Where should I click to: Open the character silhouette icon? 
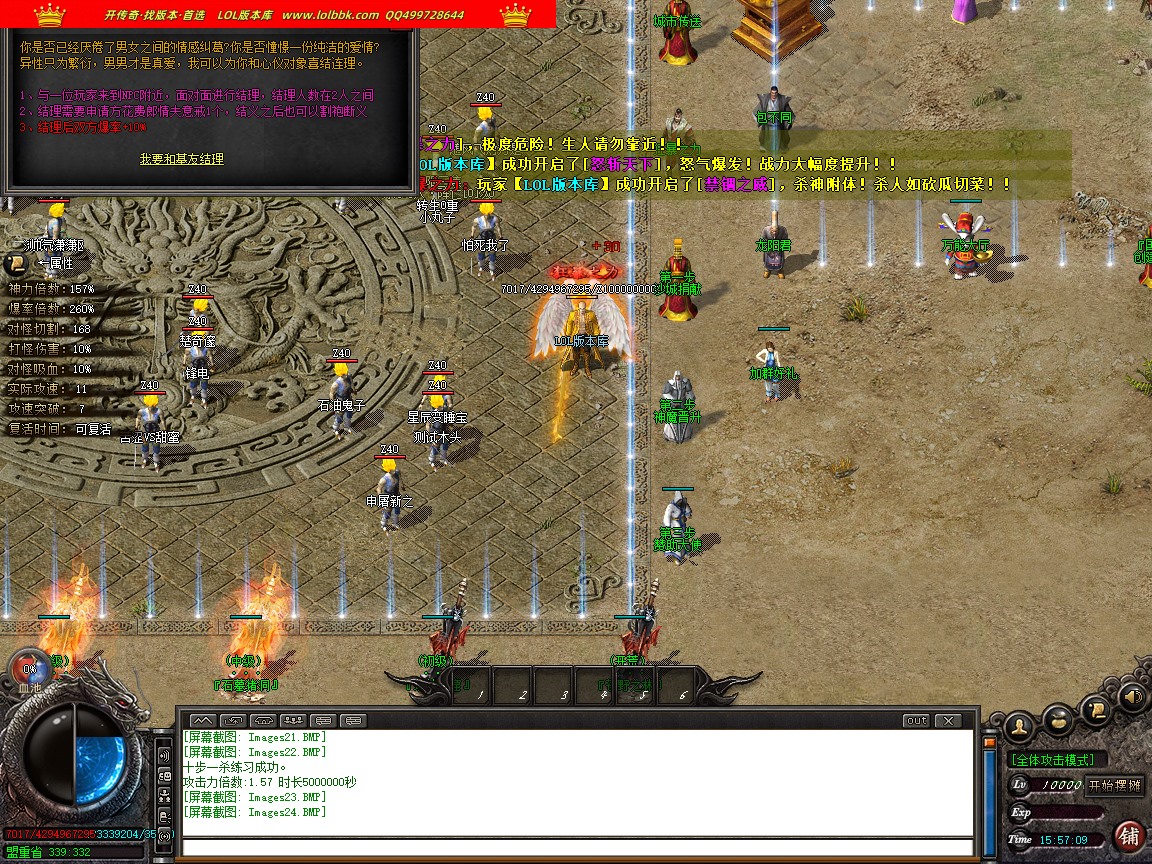(1019, 725)
